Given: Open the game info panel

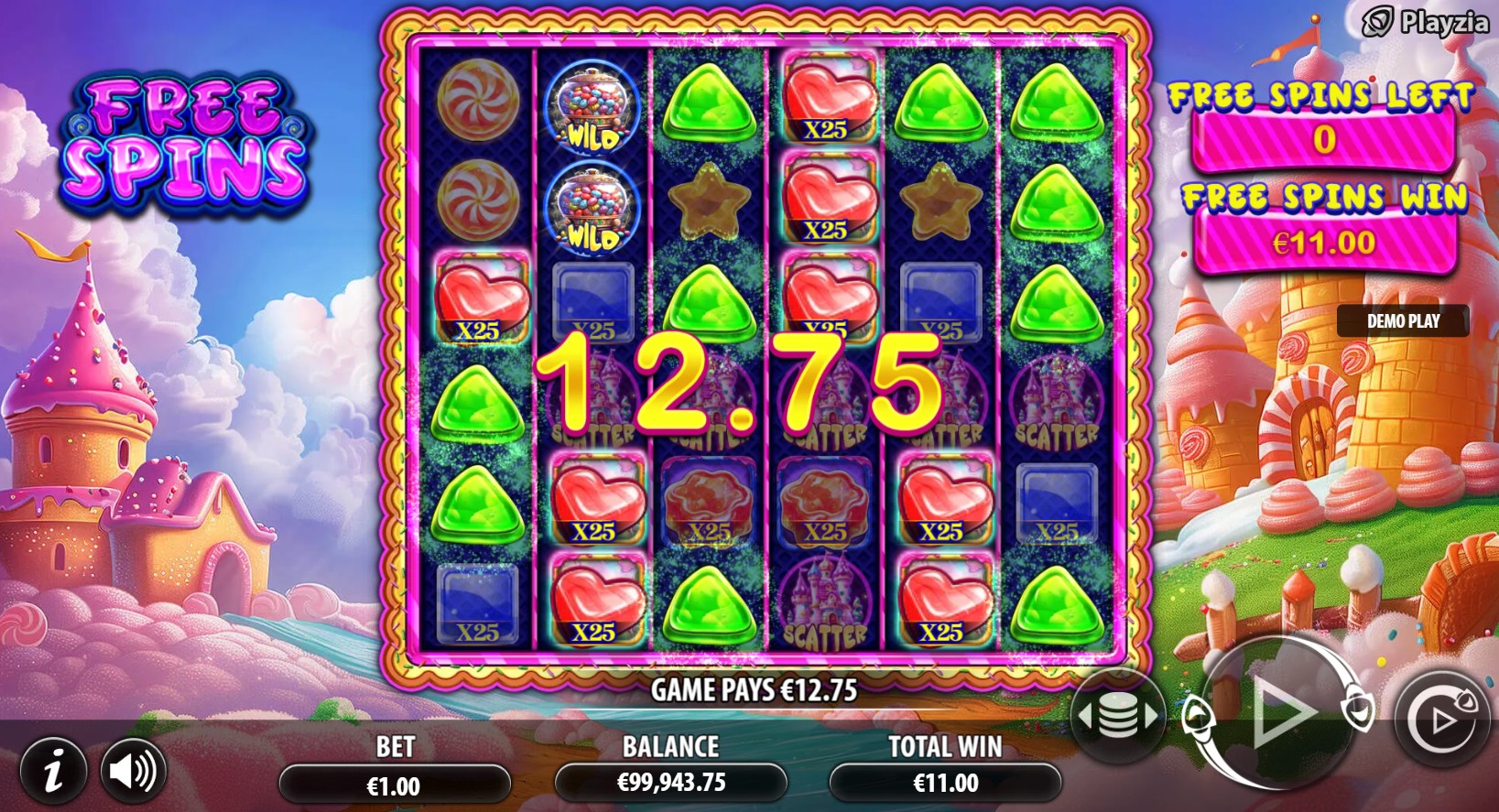Looking at the screenshot, I should (x=53, y=772).
